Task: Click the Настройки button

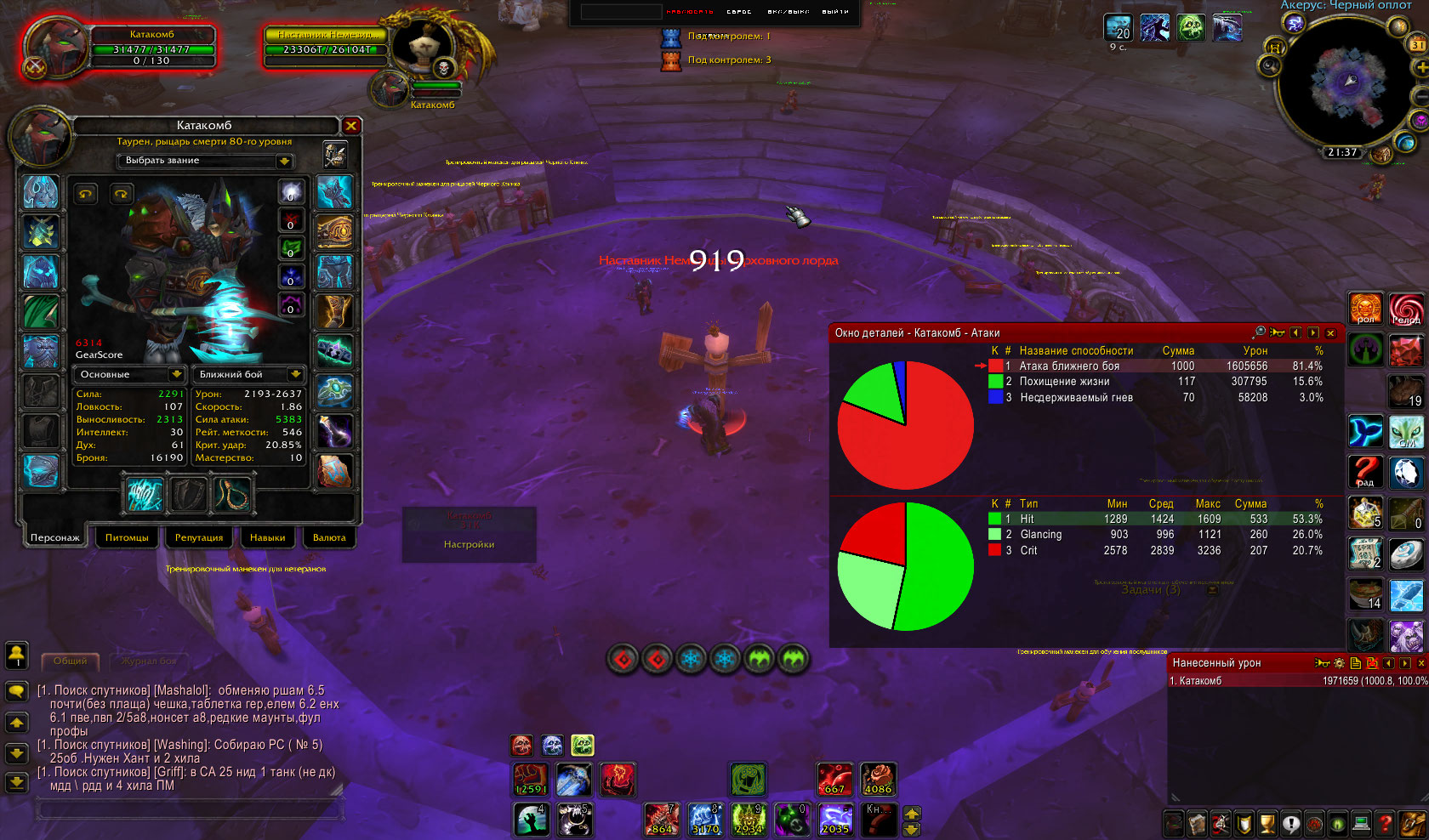Action: (x=469, y=544)
